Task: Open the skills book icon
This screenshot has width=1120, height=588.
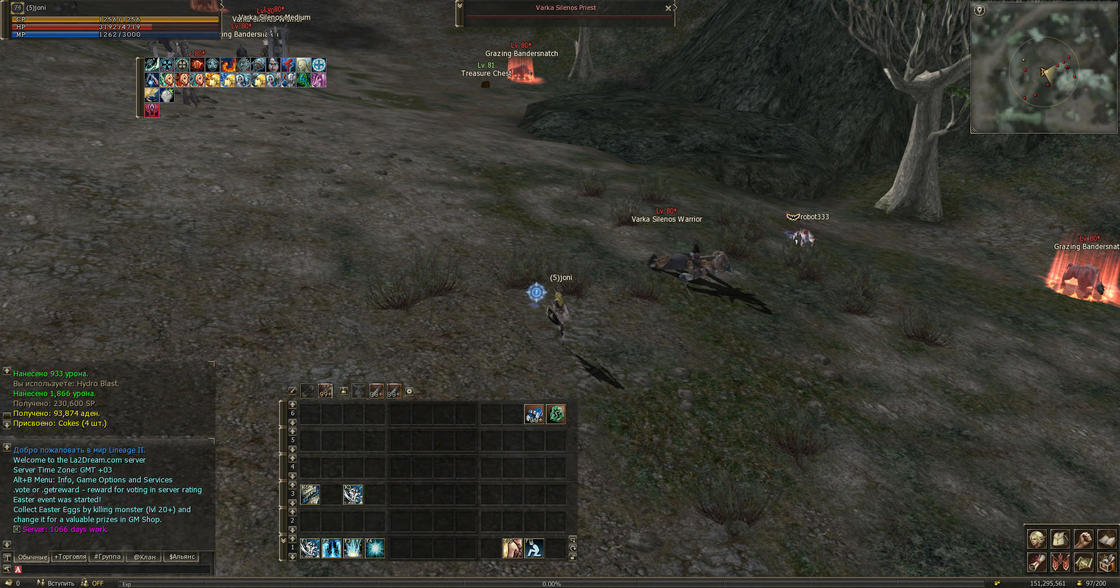Action: coord(1106,540)
